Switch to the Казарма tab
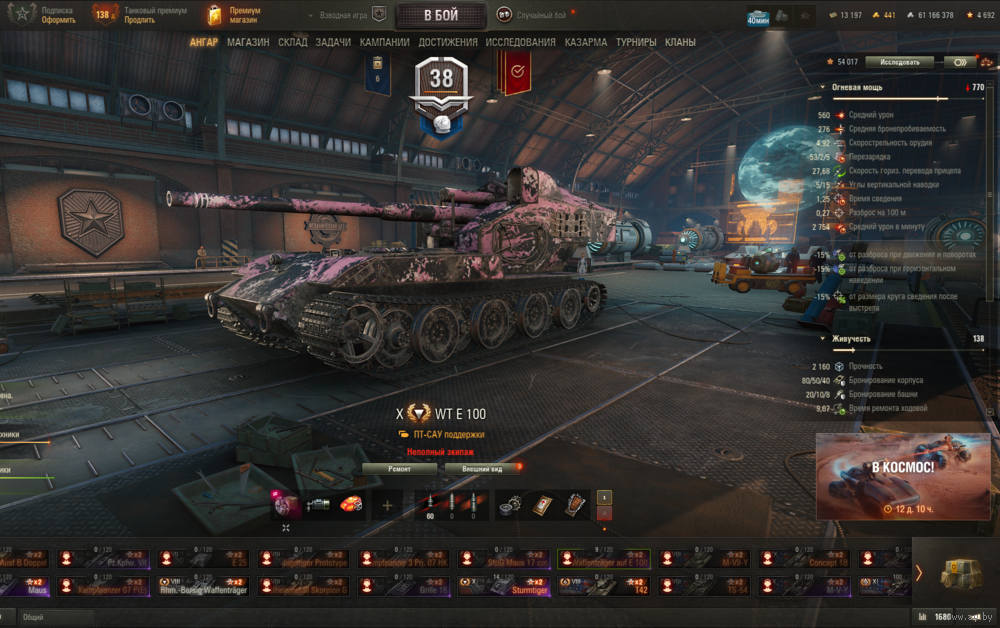The height and width of the screenshot is (628, 1000). tap(585, 43)
